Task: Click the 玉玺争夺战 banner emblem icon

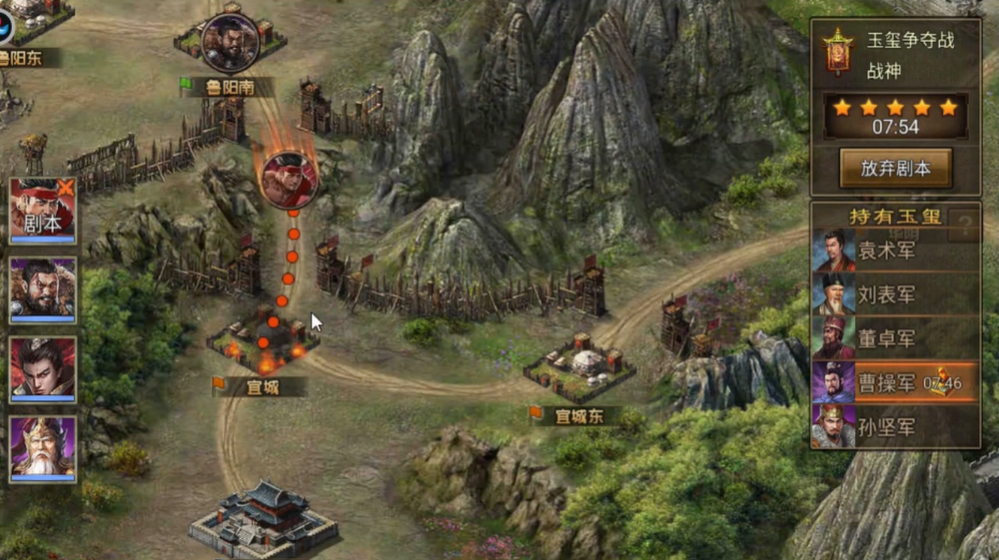Action: coord(835,52)
